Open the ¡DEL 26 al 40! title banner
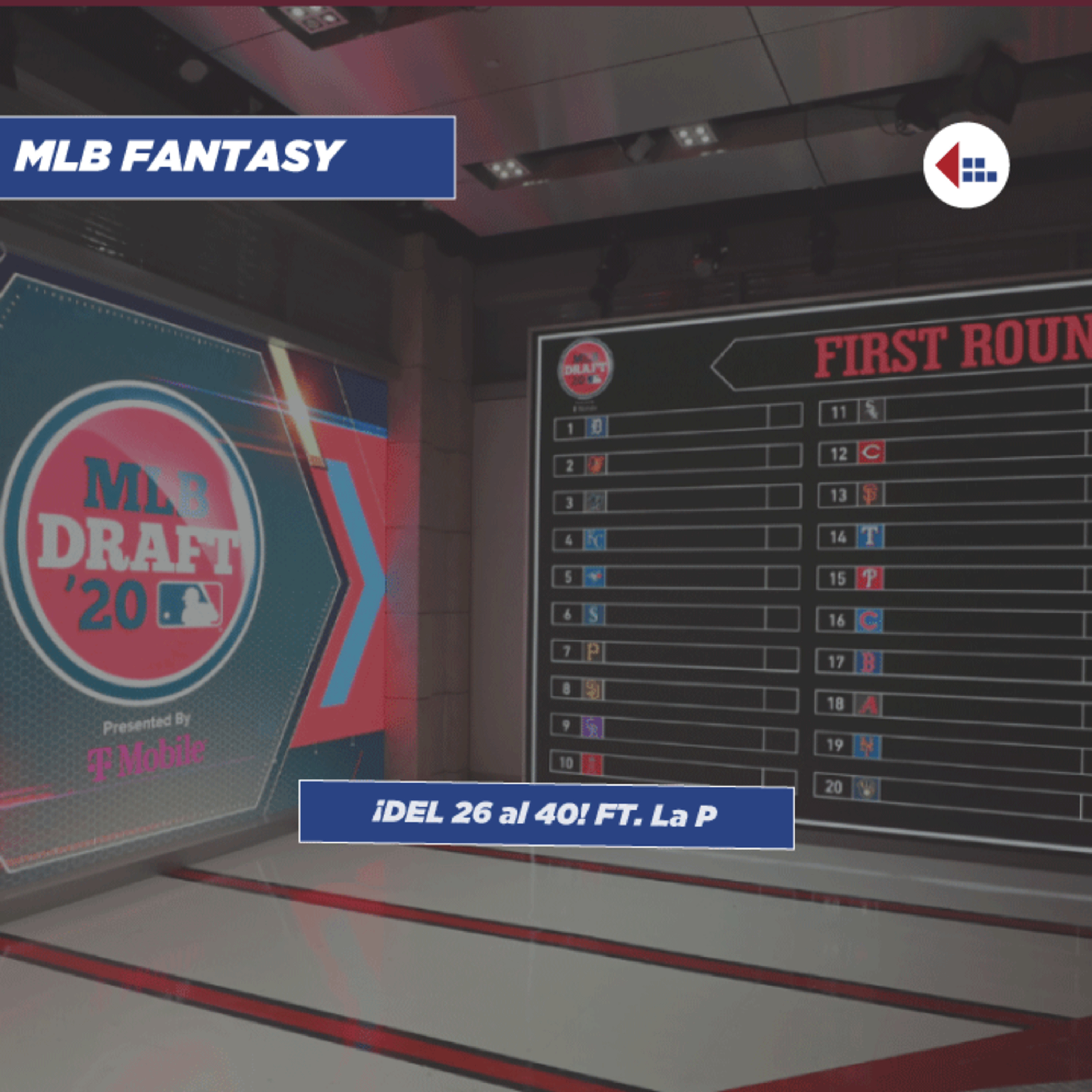 tap(546, 815)
